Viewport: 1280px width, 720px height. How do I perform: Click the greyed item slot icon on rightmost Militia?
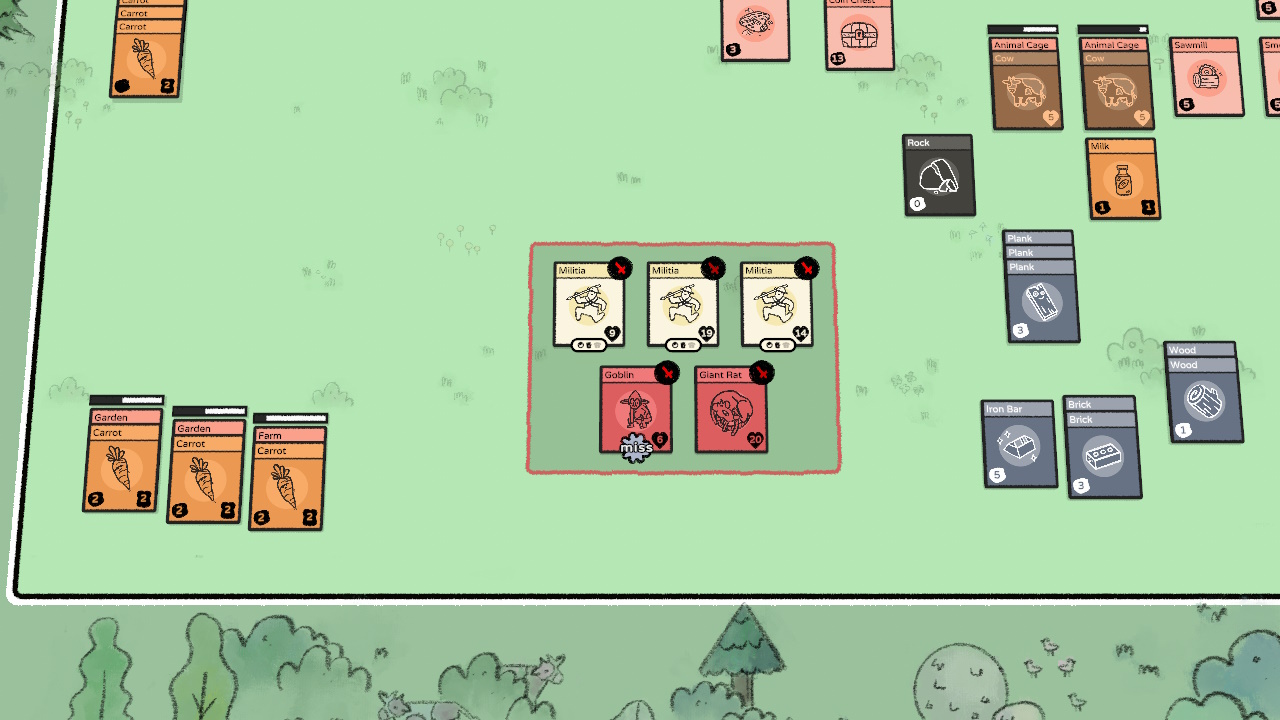point(785,344)
